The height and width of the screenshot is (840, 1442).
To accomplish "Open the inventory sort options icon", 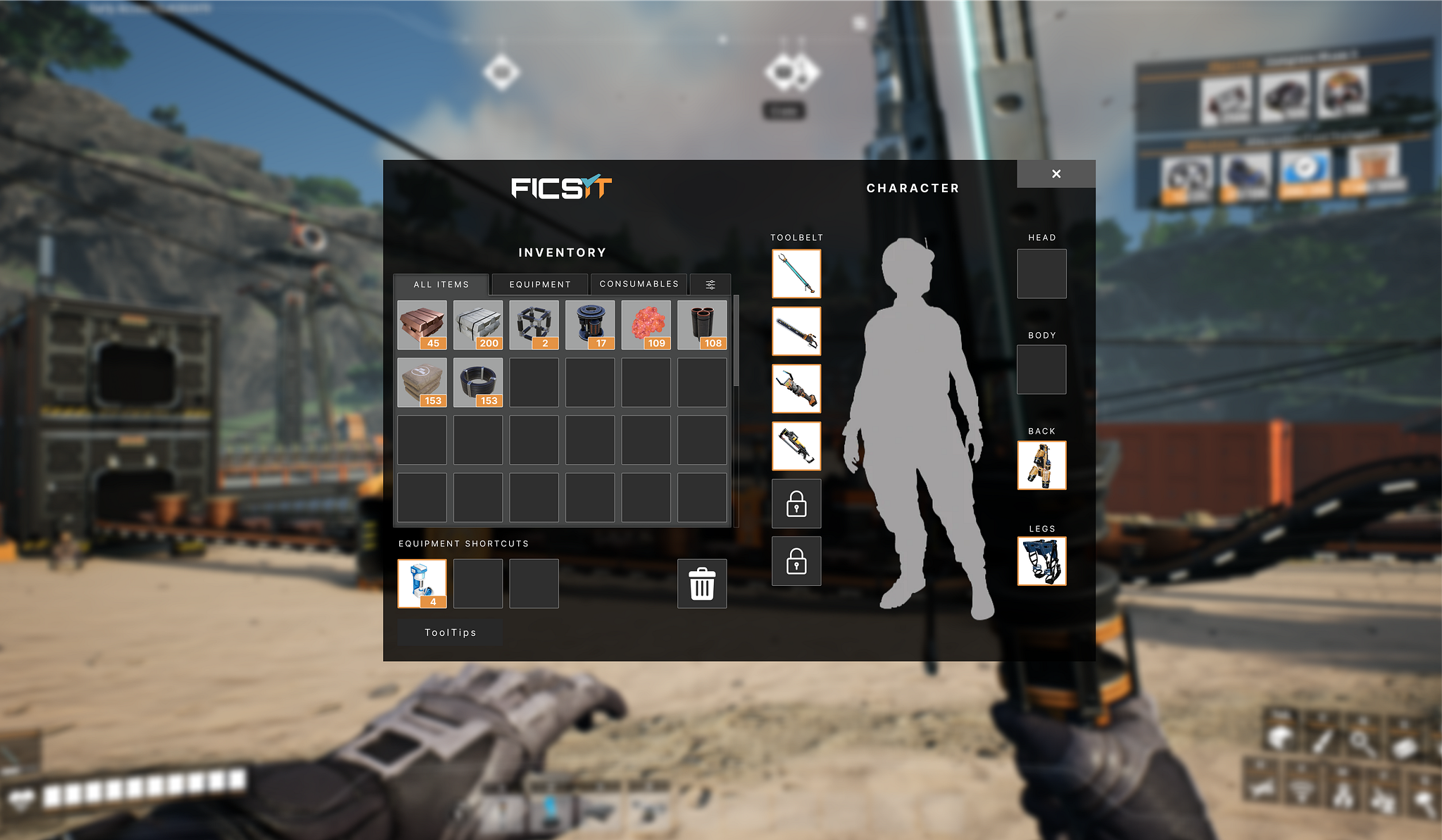I will [710, 284].
